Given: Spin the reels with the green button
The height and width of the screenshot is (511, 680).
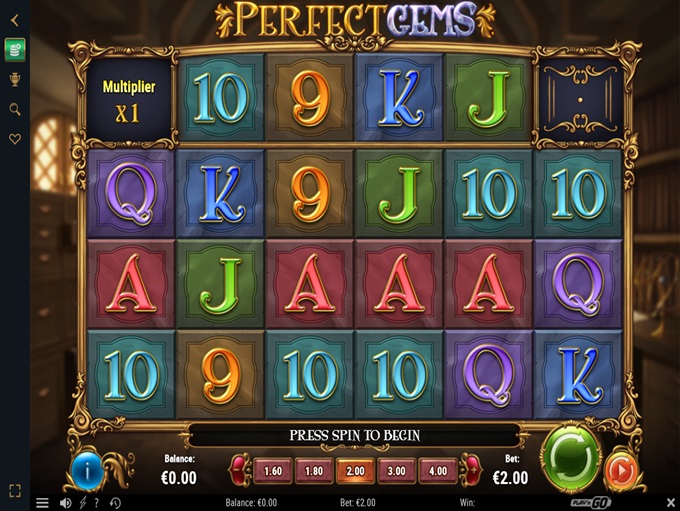Looking at the screenshot, I should pos(570,459).
